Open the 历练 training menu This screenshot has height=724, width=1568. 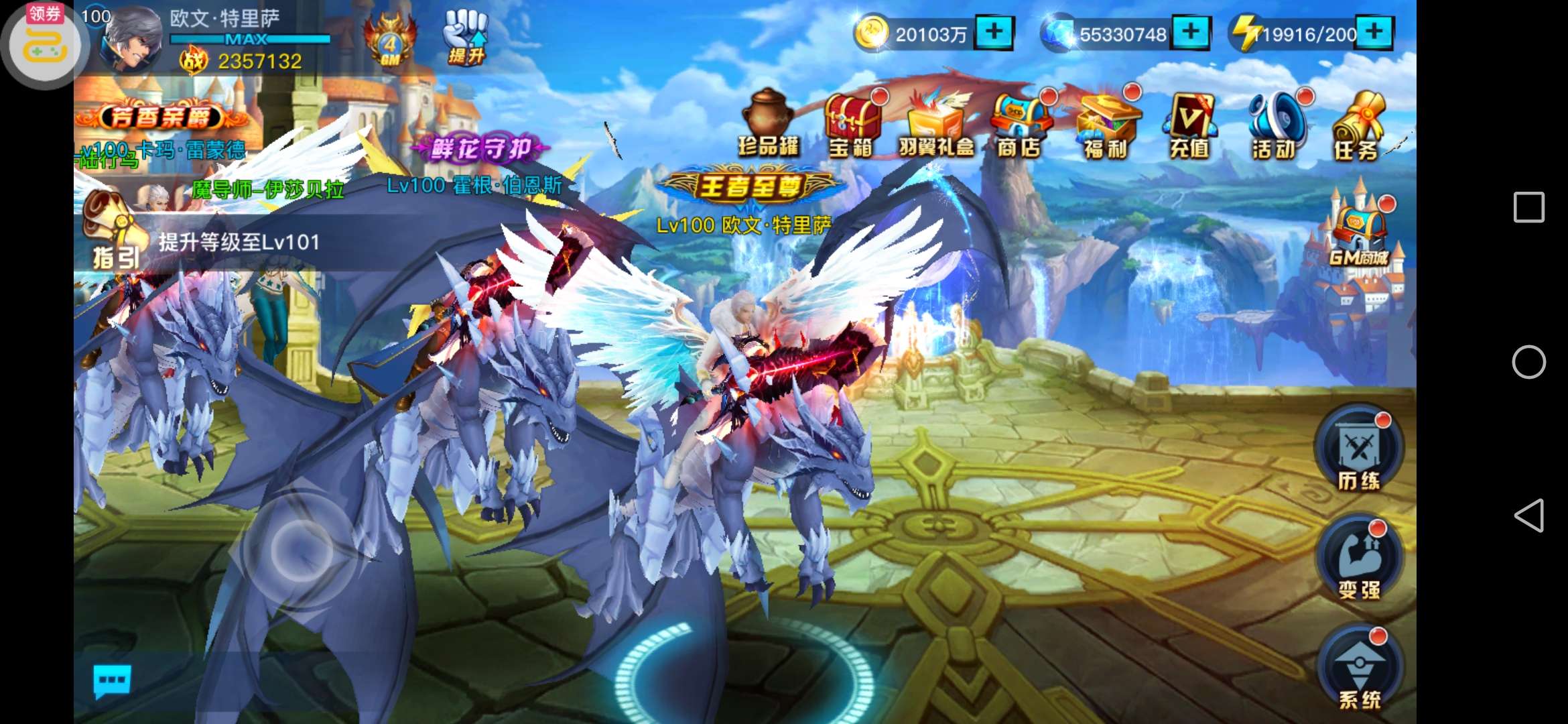1359,450
